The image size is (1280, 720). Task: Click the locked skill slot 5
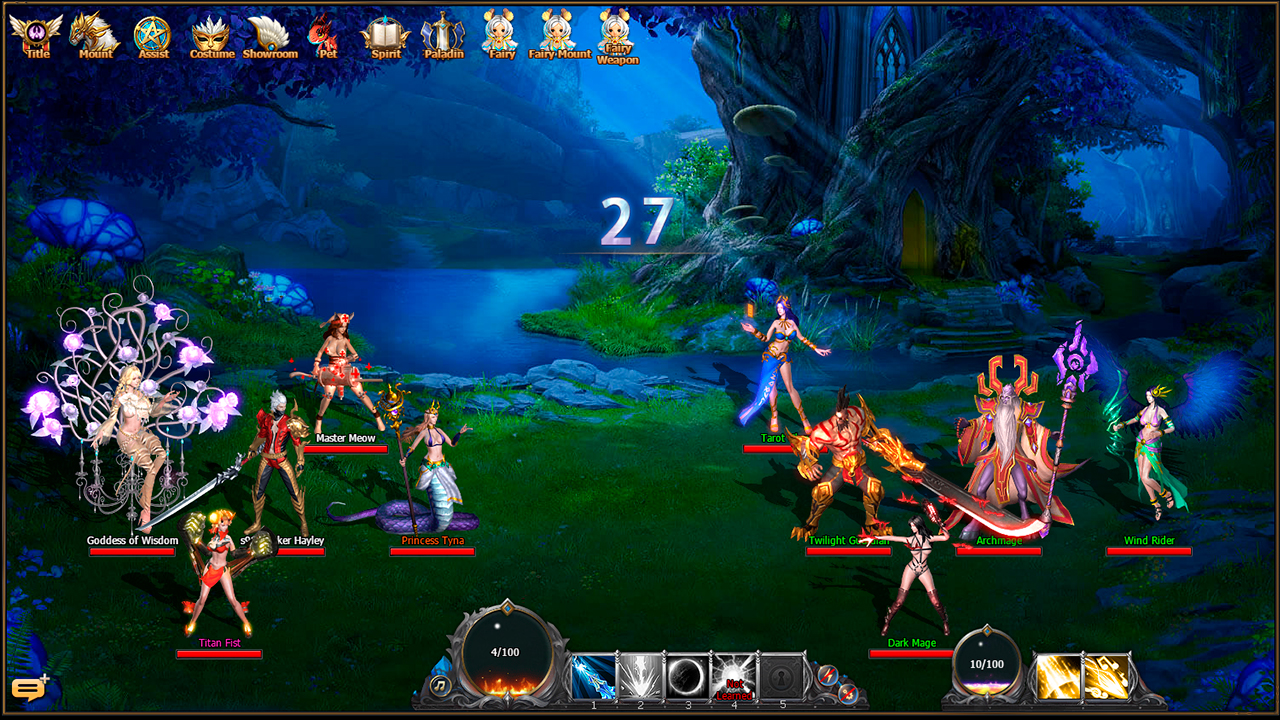pos(780,674)
